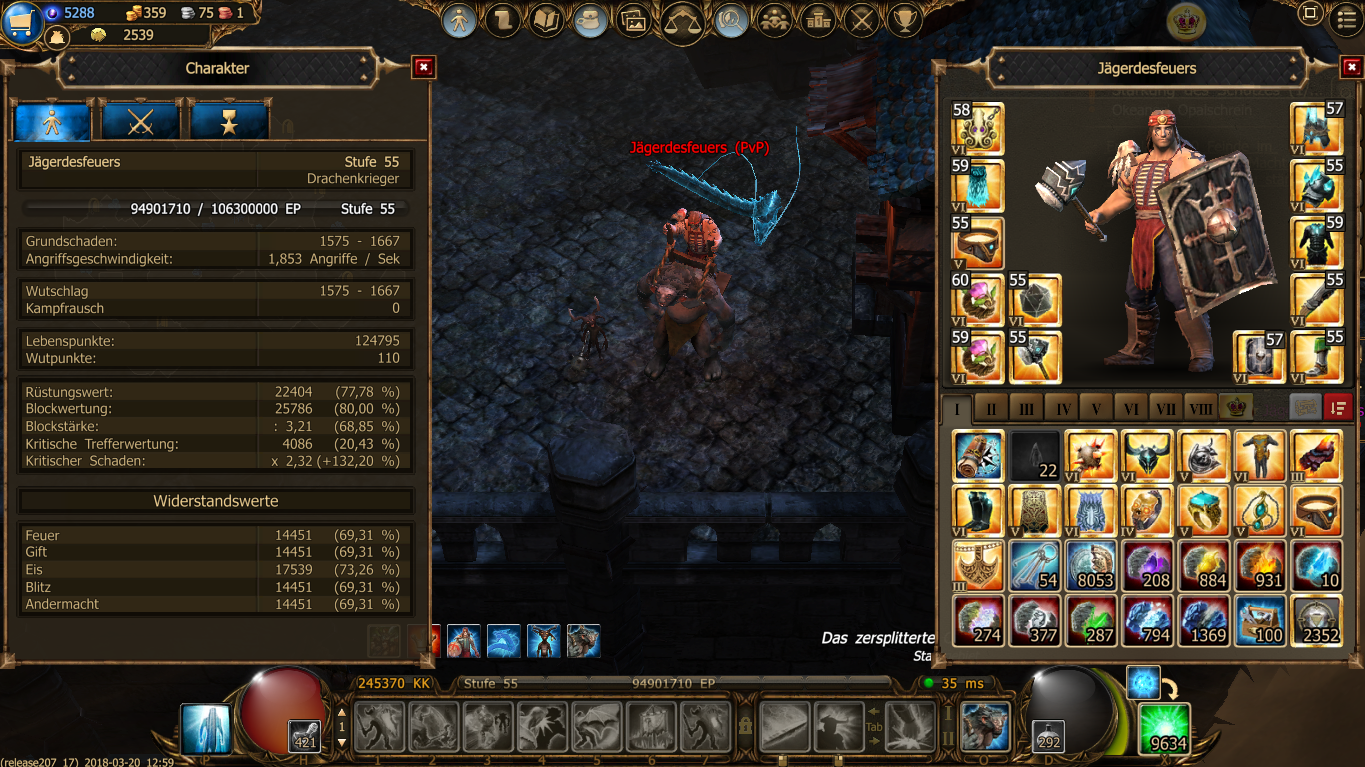Open the crown premium inventory tab

(1236, 408)
